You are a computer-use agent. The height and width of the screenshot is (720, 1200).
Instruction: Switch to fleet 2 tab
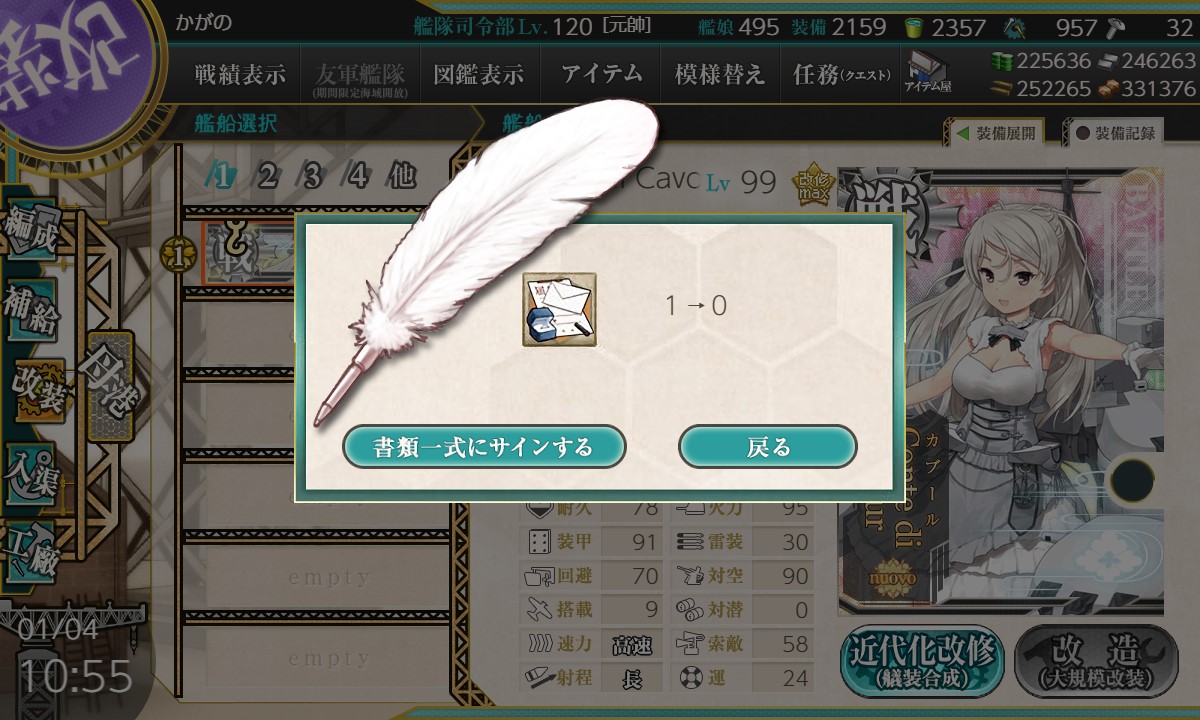(x=267, y=177)
